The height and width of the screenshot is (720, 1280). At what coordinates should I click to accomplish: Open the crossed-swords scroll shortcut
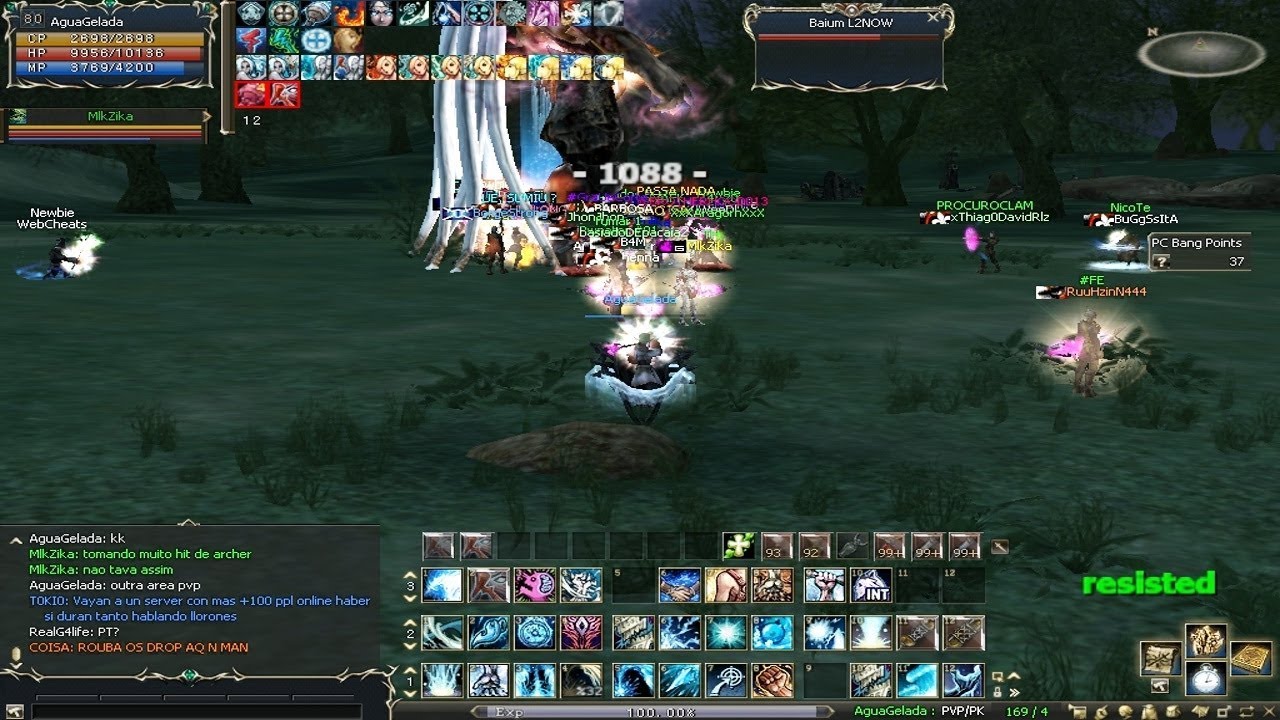[1160, 657]
